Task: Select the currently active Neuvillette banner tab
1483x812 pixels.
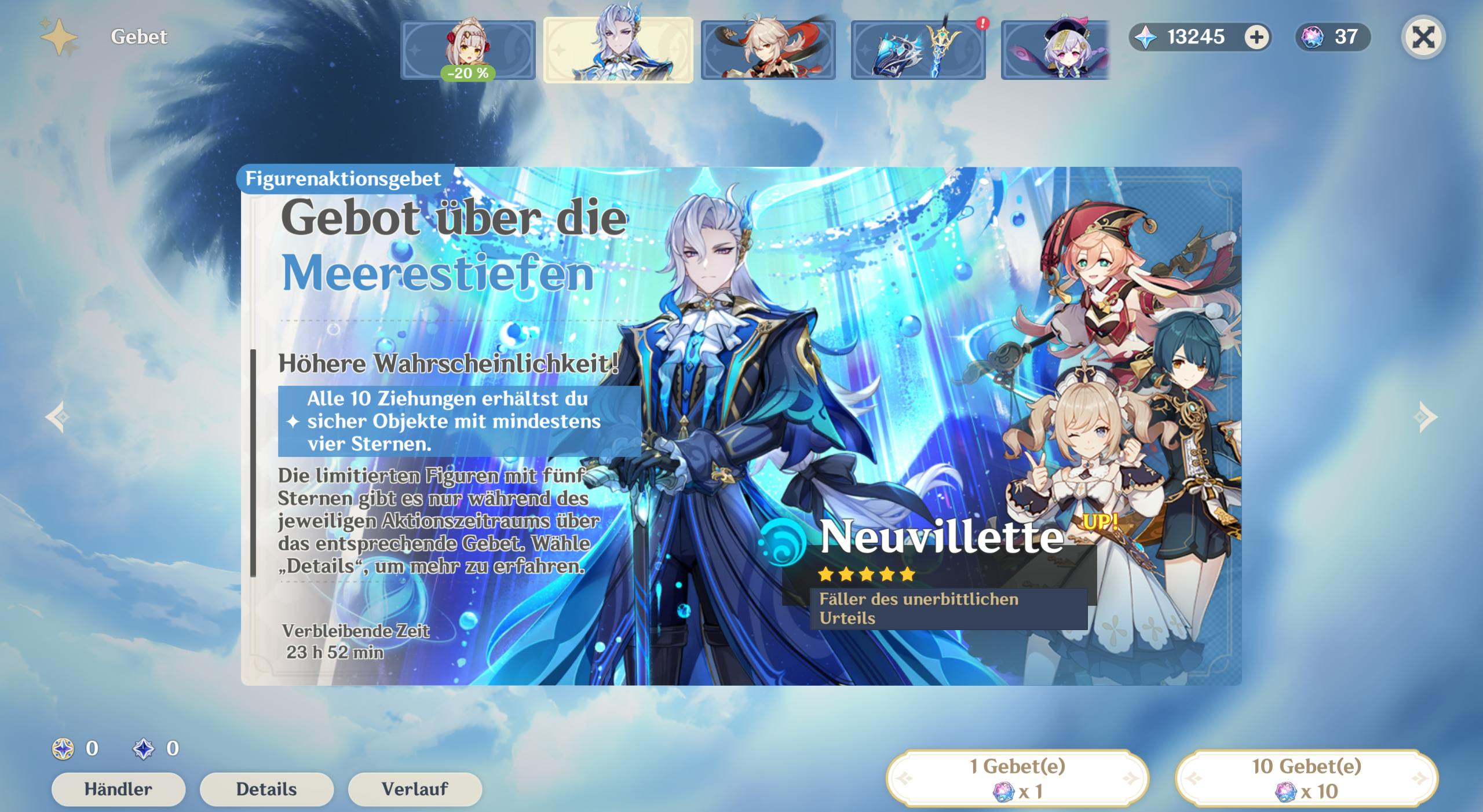Action: [619, 49]
